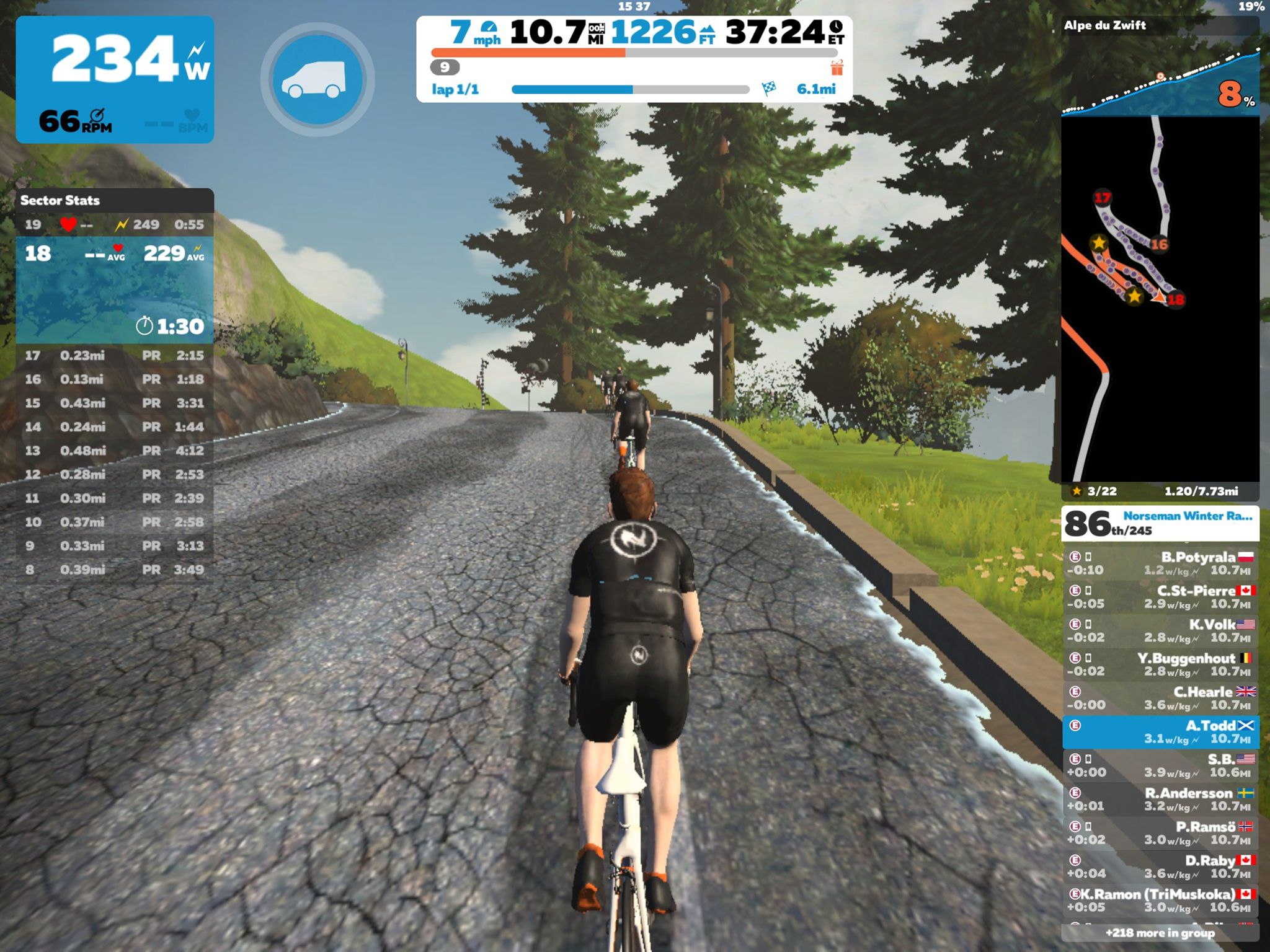The width and height of the screenshot is (1270, 952).
Task: View rider R.Andersson
Action: click(1160, 800)
